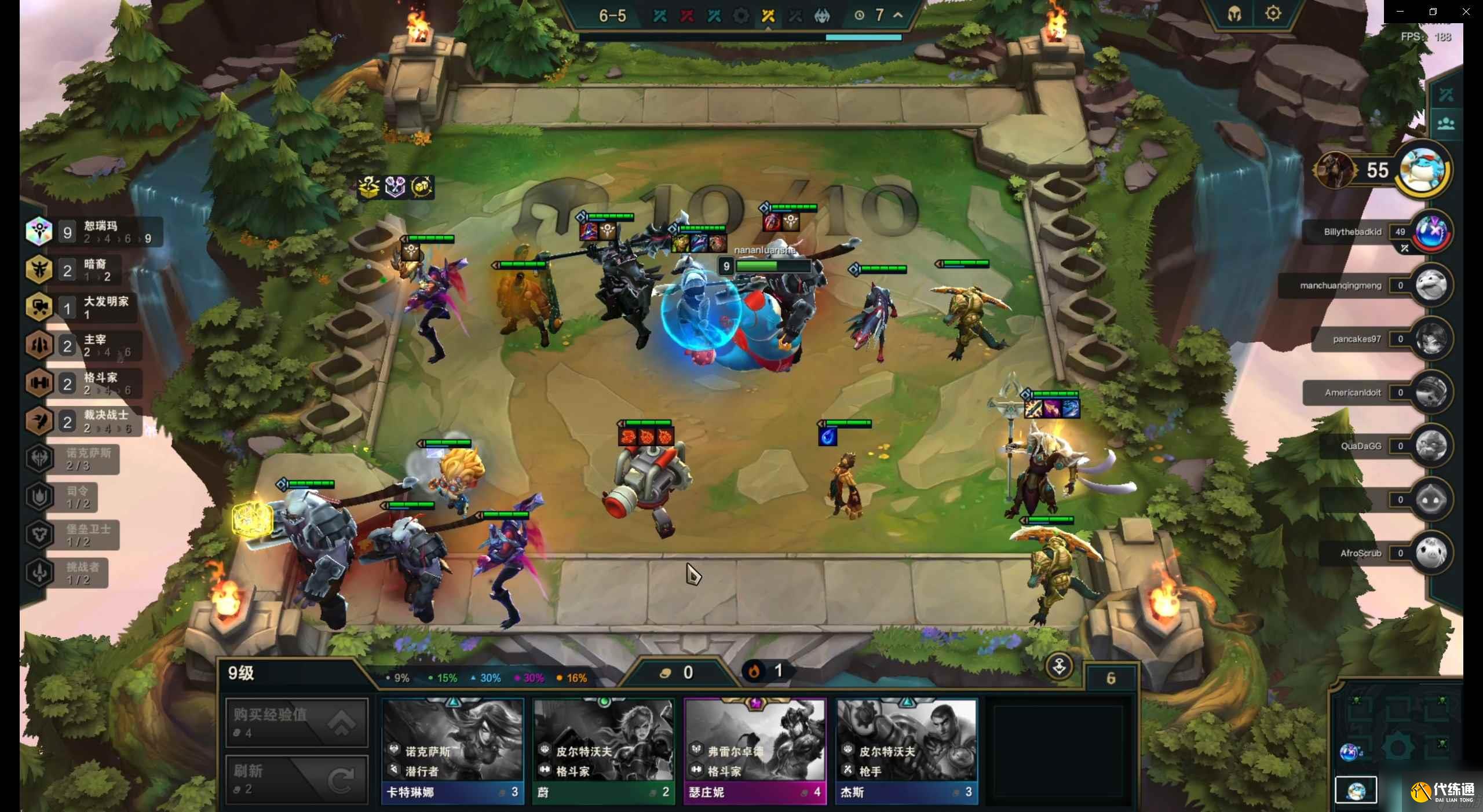Screen dimensions: 1483x812
Task: Buy experience with the 购买经验值 button
Action: point(297,722)
